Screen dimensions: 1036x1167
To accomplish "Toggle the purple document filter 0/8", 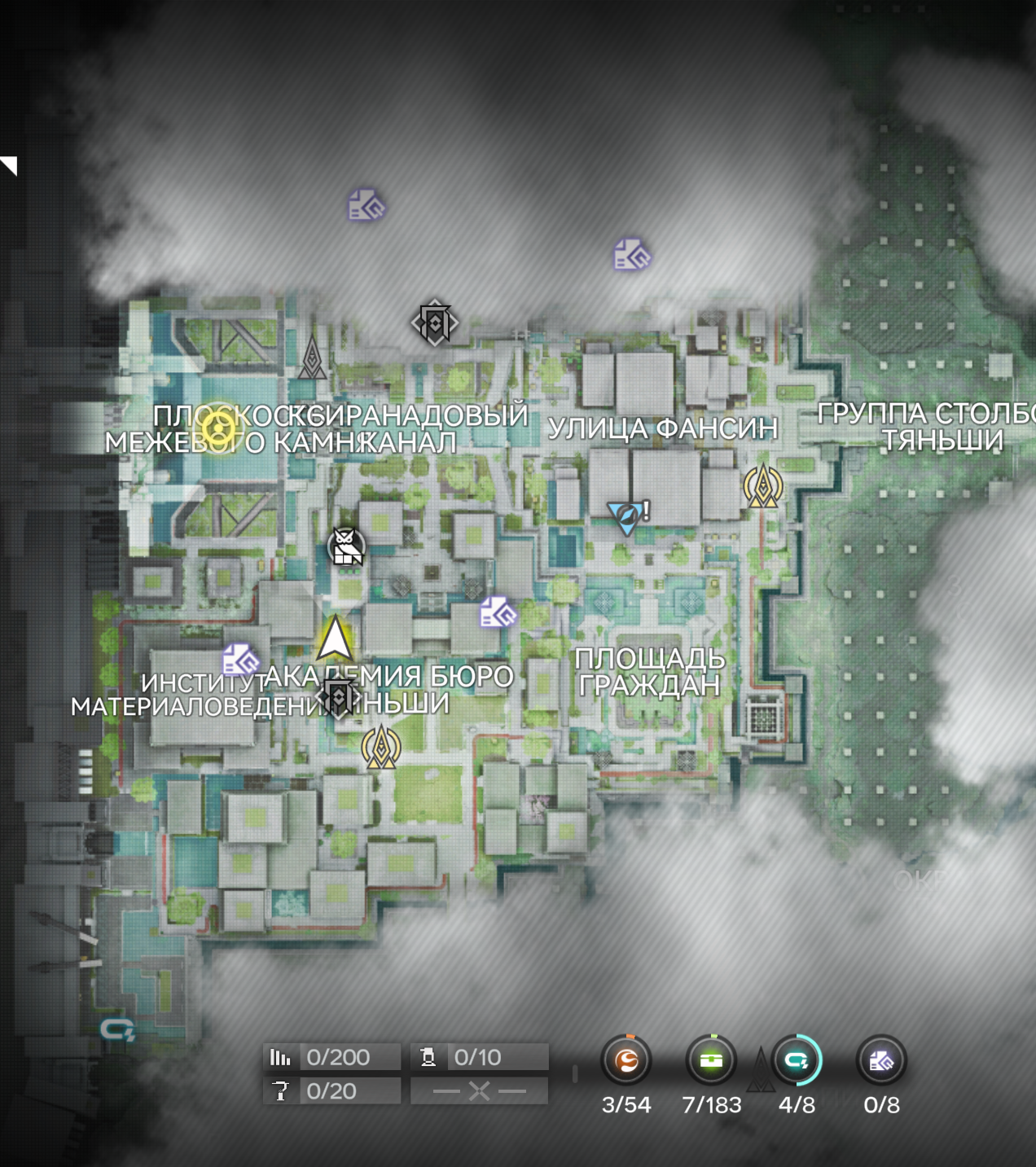I will point(881,1060).
